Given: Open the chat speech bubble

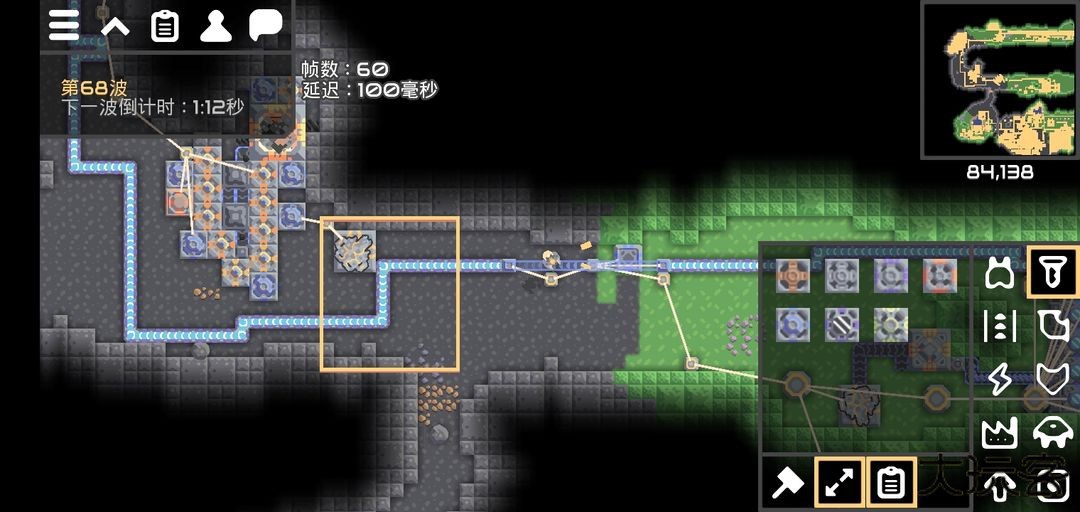Looking at the screenshot, I should (x=265, y=26).
